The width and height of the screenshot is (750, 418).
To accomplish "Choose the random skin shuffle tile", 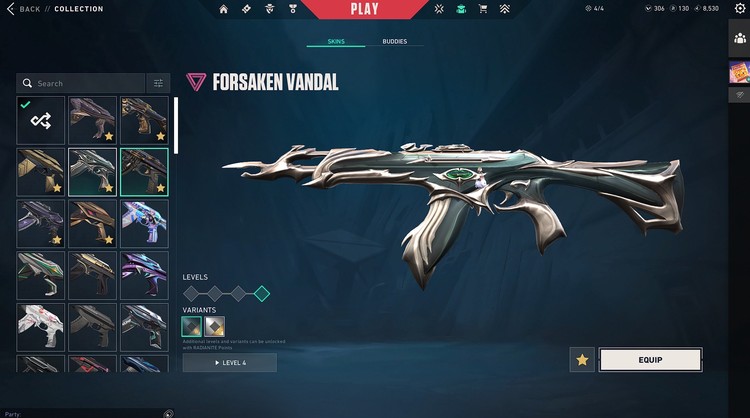I will tap(41, 120).
